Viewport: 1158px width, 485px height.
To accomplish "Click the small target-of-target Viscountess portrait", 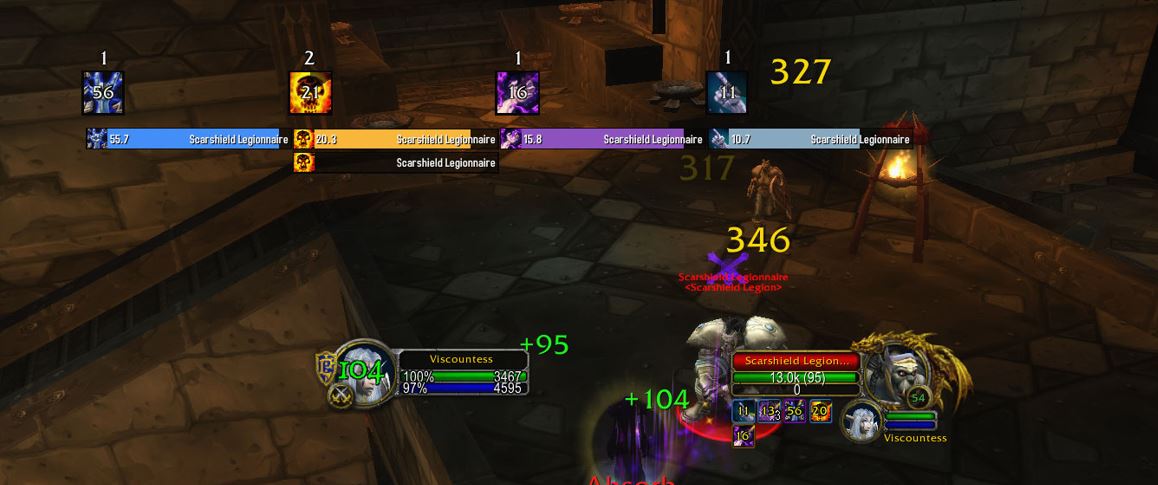I will click(860, 421).
